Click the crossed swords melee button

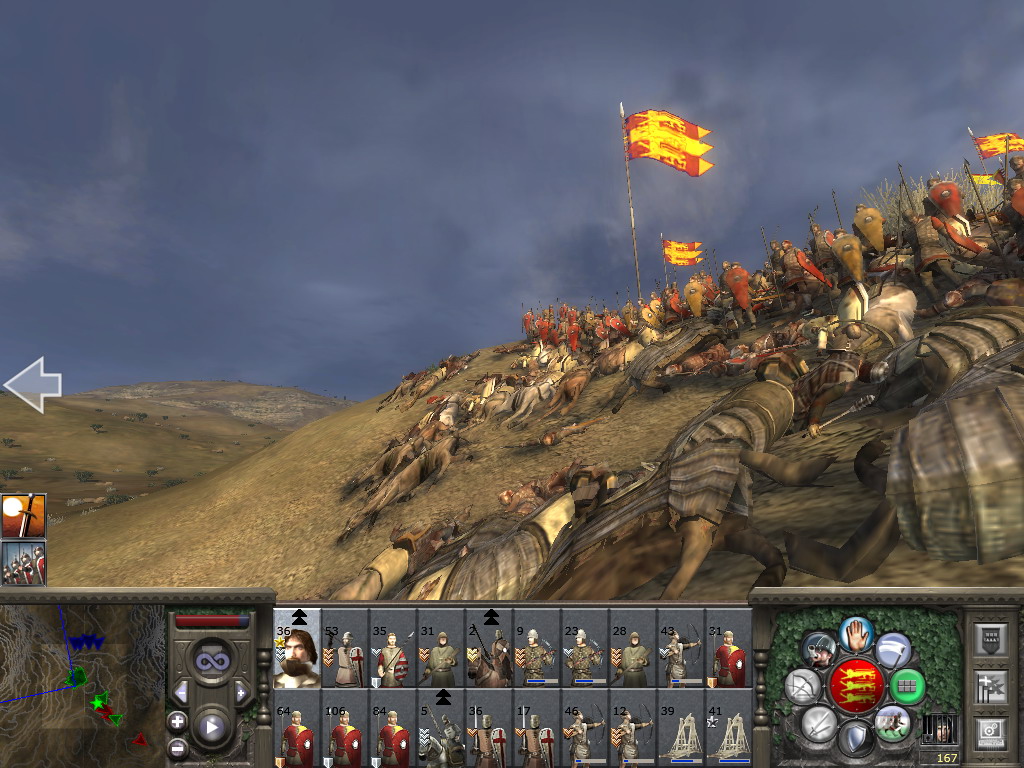[x=818, y=723]
